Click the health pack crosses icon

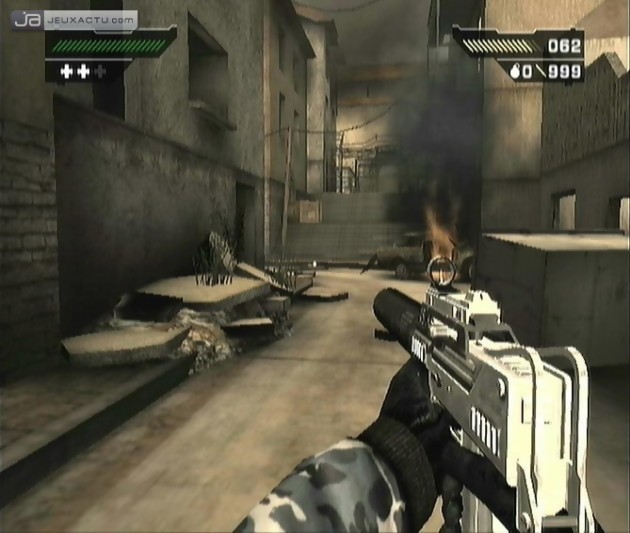coord(82,71)
